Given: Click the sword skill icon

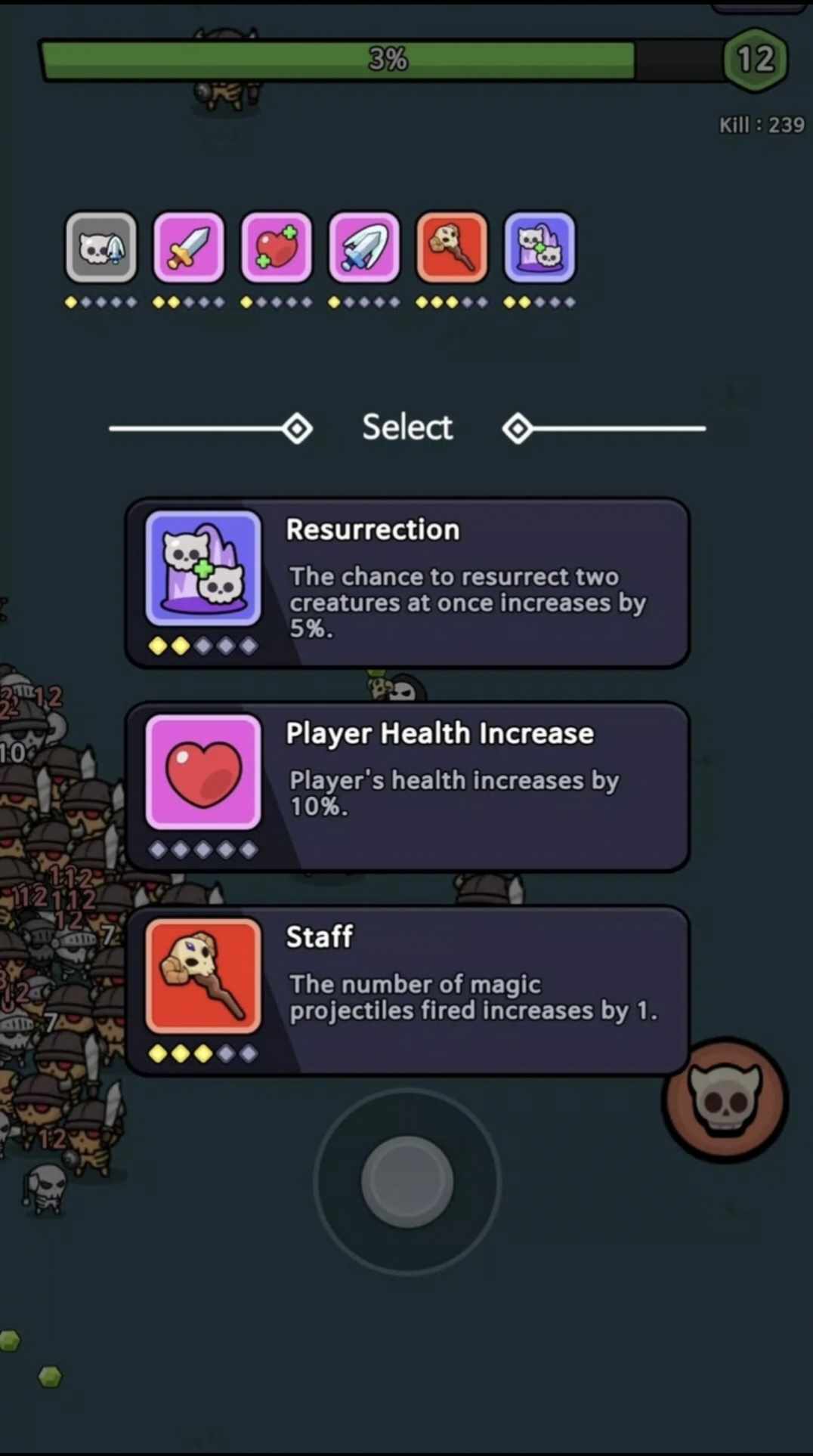Looking at the screenshot, I should tap(189, 248).
